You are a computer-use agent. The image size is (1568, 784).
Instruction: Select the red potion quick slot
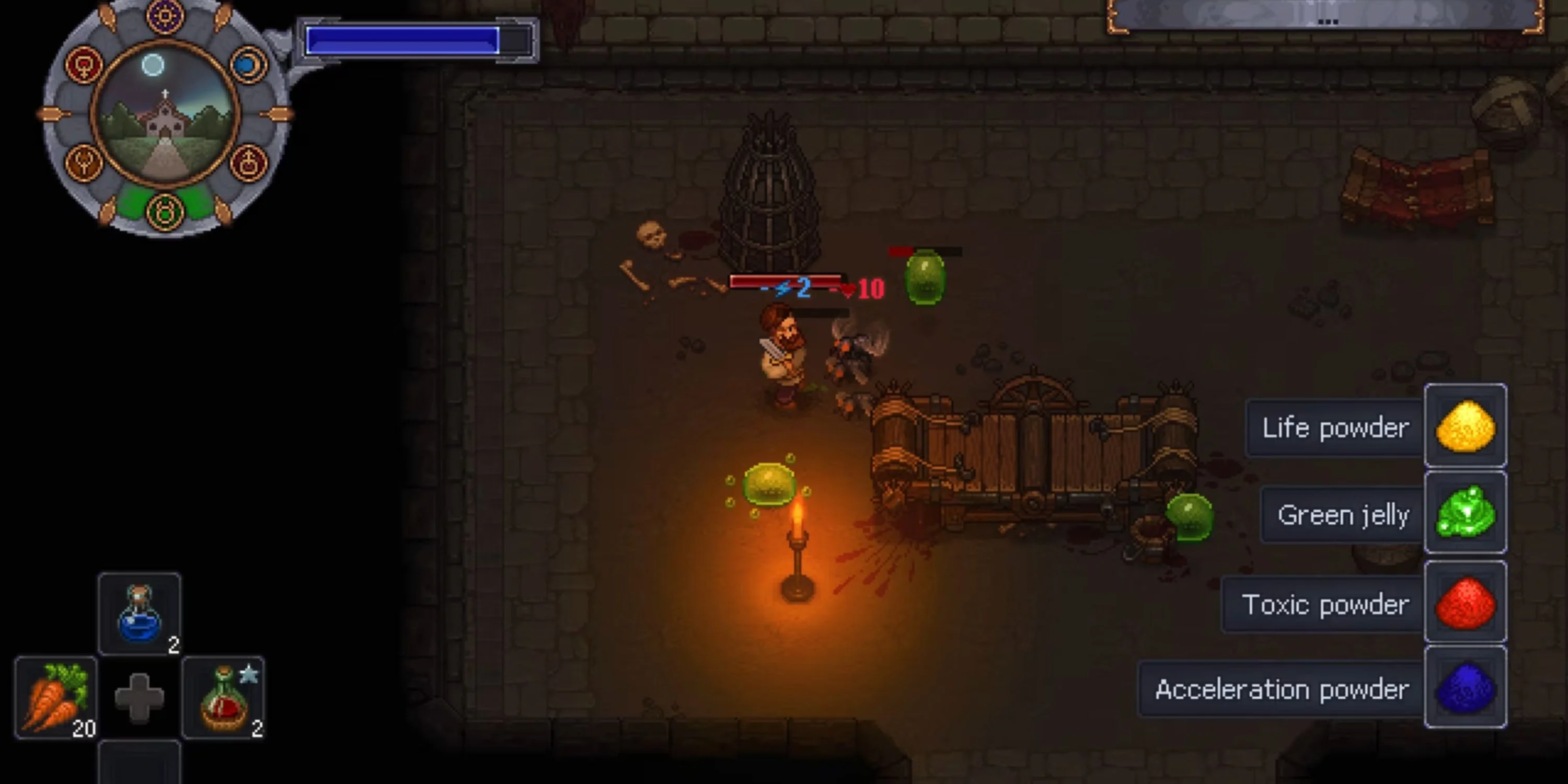tap(223, 698)
